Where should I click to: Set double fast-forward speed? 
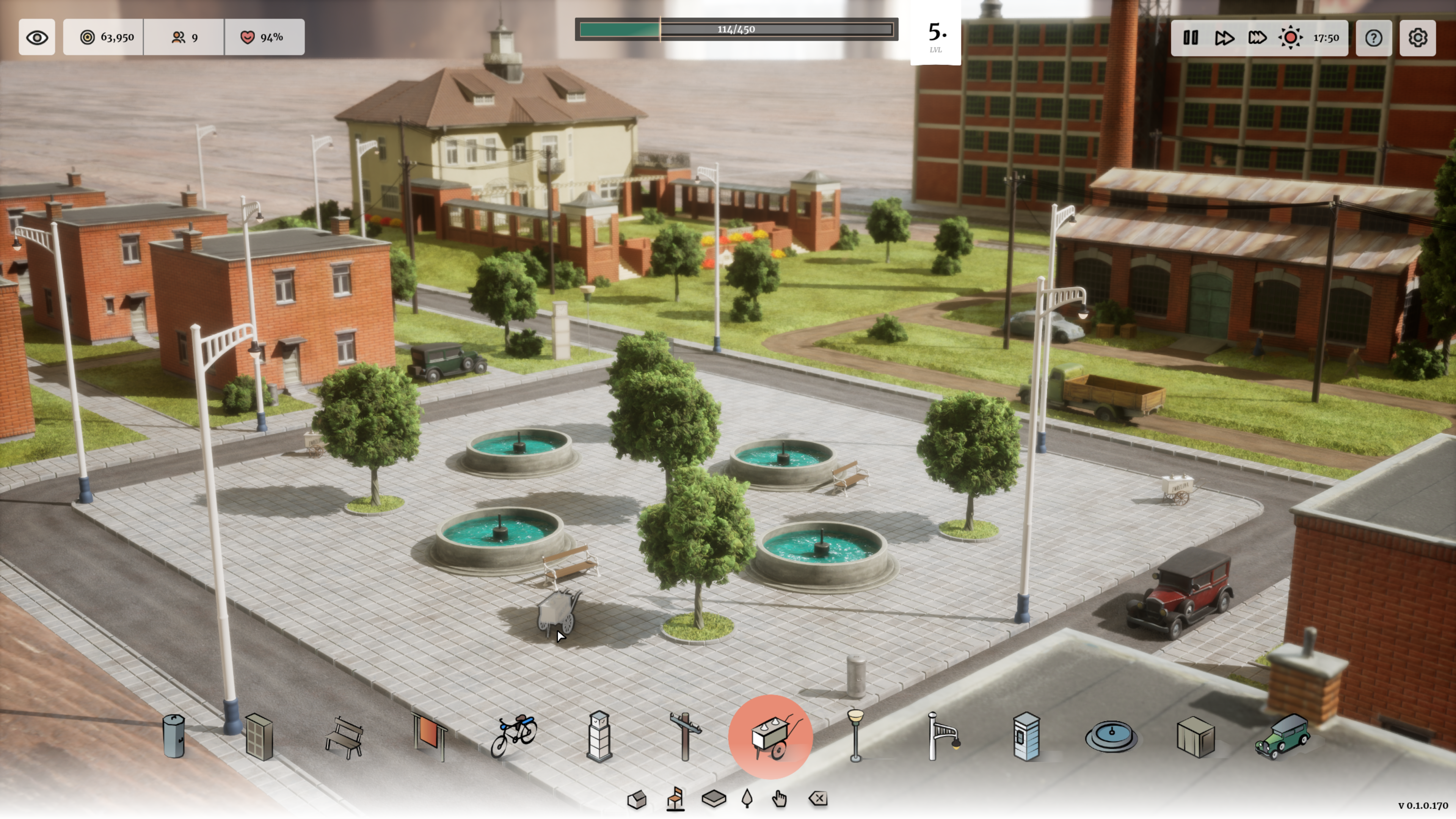click(x=1224, y=38)
